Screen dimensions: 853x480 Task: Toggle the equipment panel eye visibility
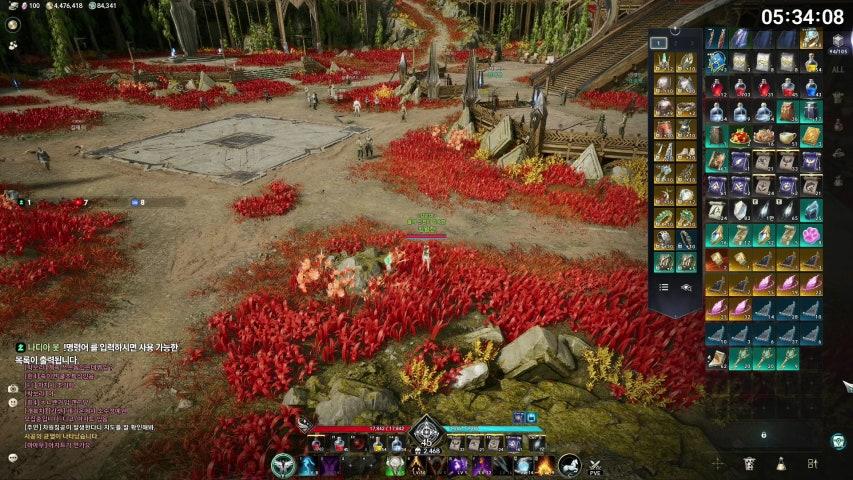tap(686, 287)
